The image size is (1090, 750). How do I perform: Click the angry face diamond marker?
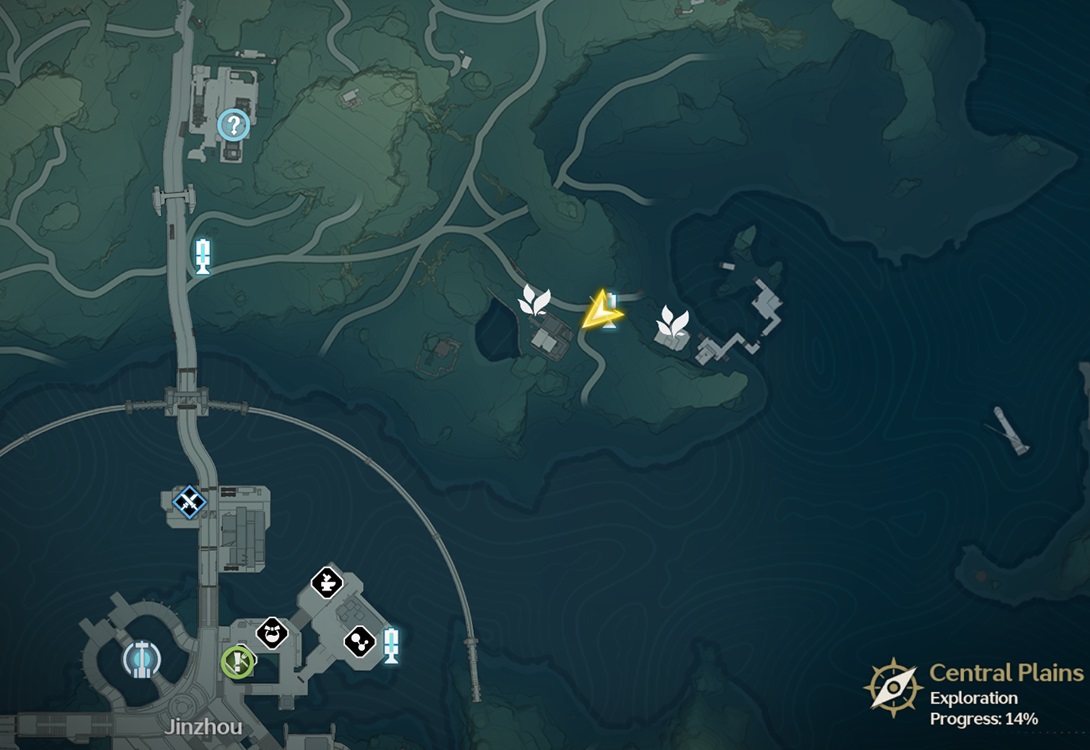pos(272,632)
